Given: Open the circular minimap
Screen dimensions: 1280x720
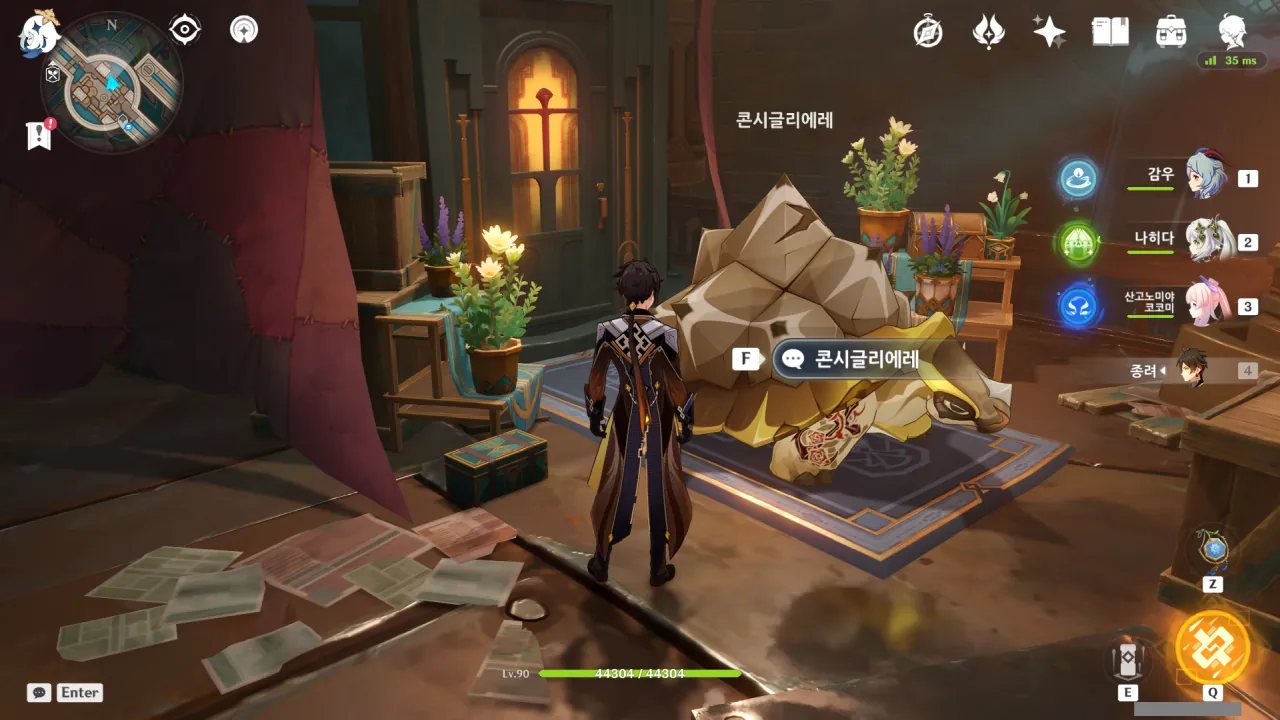Looking at the screenshot, I should (x=112, y=82).
